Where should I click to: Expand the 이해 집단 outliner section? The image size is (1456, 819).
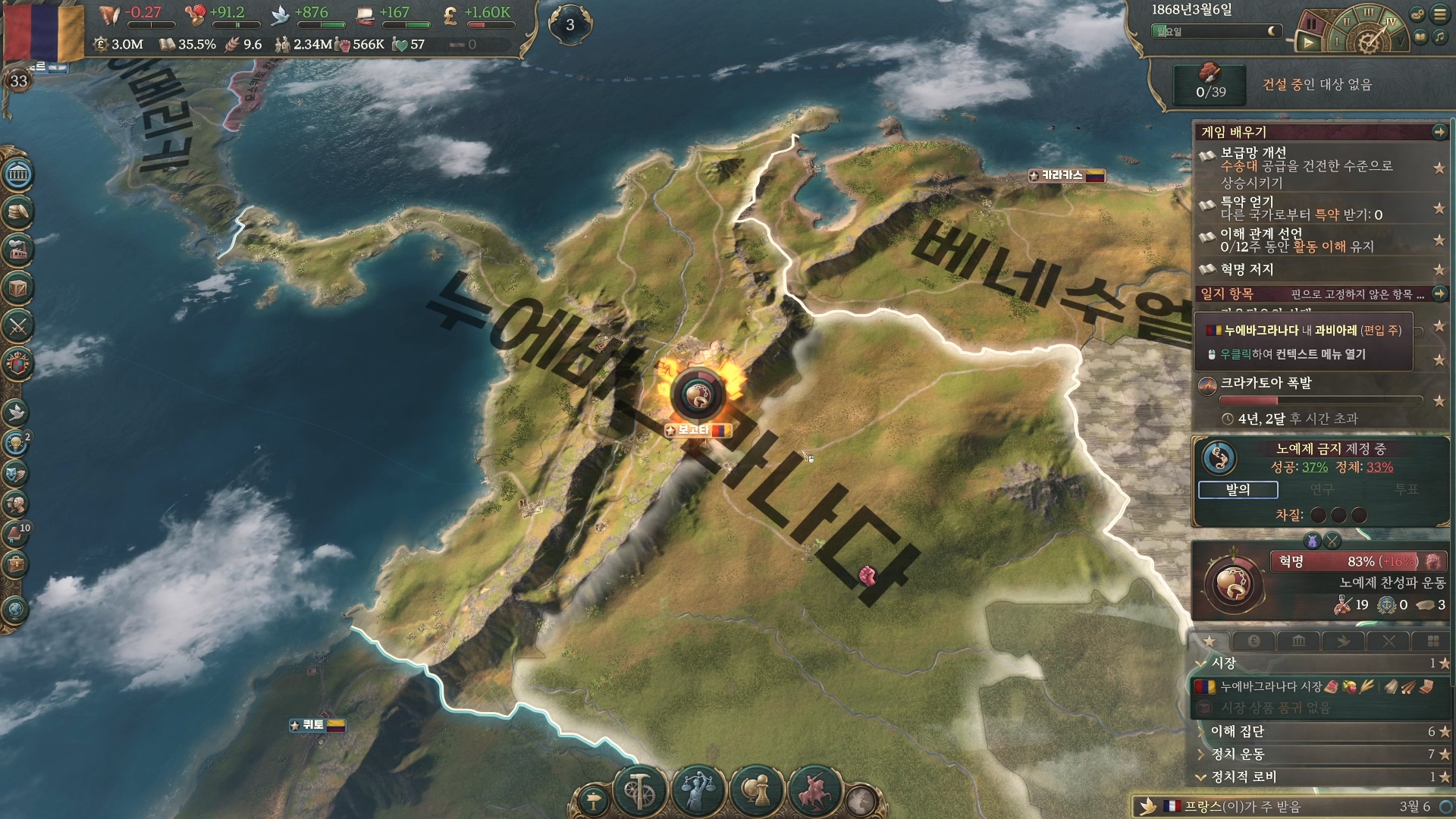[1238, 731]
